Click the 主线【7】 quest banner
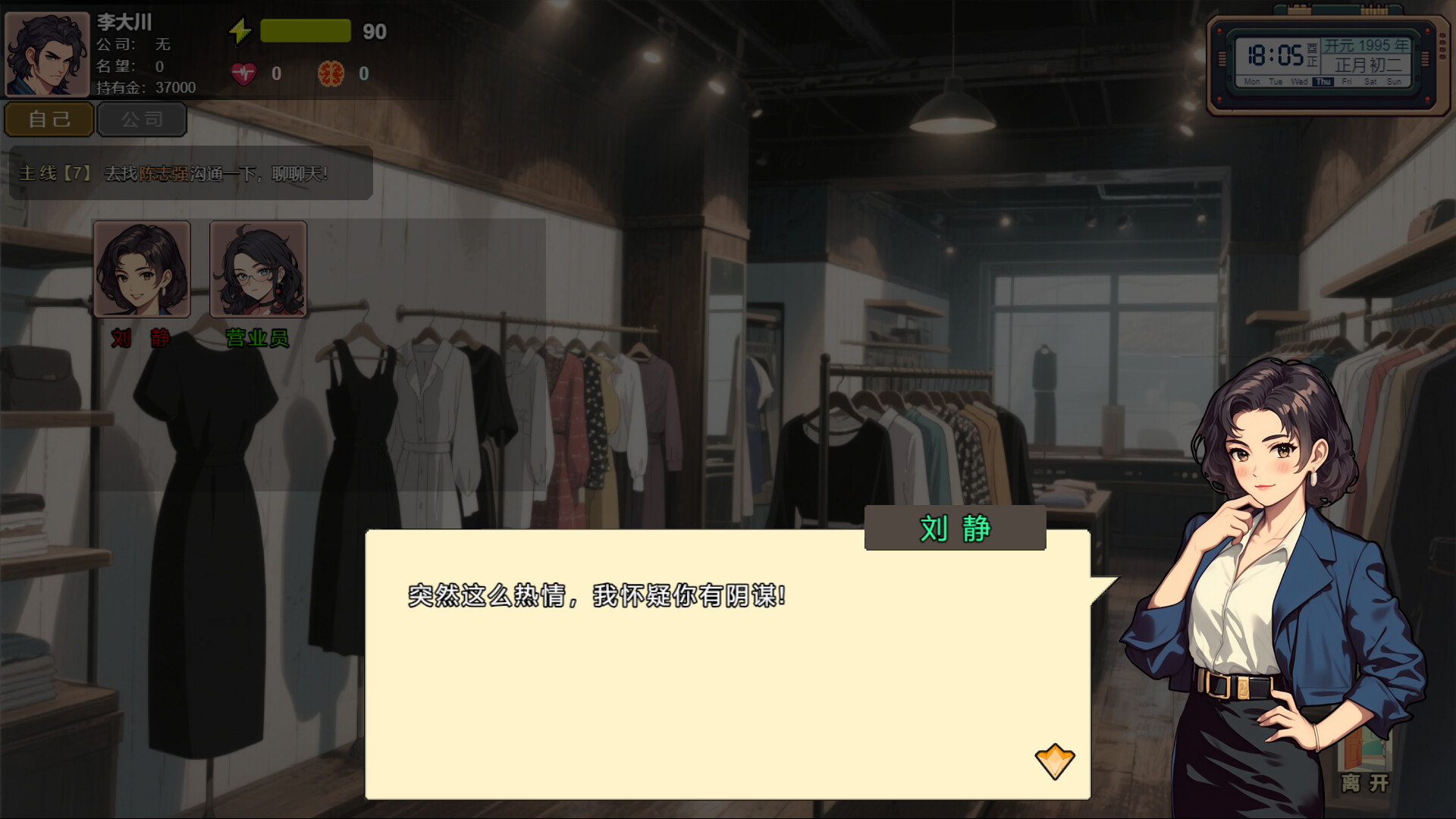This screenshot has width=1456, height=819. pos(55,173)
